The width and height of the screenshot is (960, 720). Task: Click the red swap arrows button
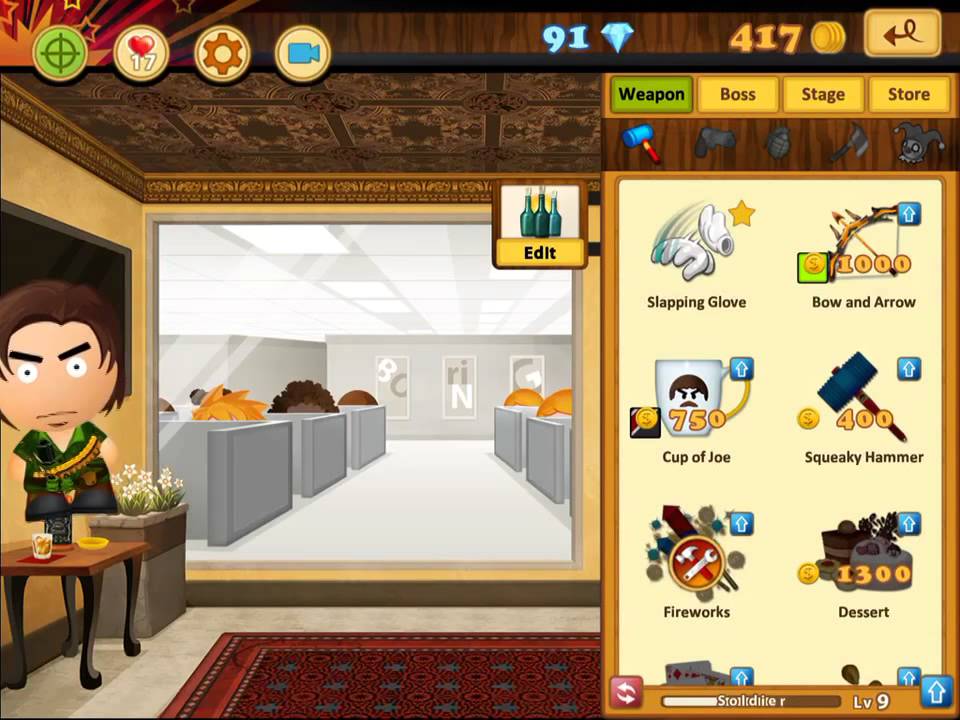point(626,693)
